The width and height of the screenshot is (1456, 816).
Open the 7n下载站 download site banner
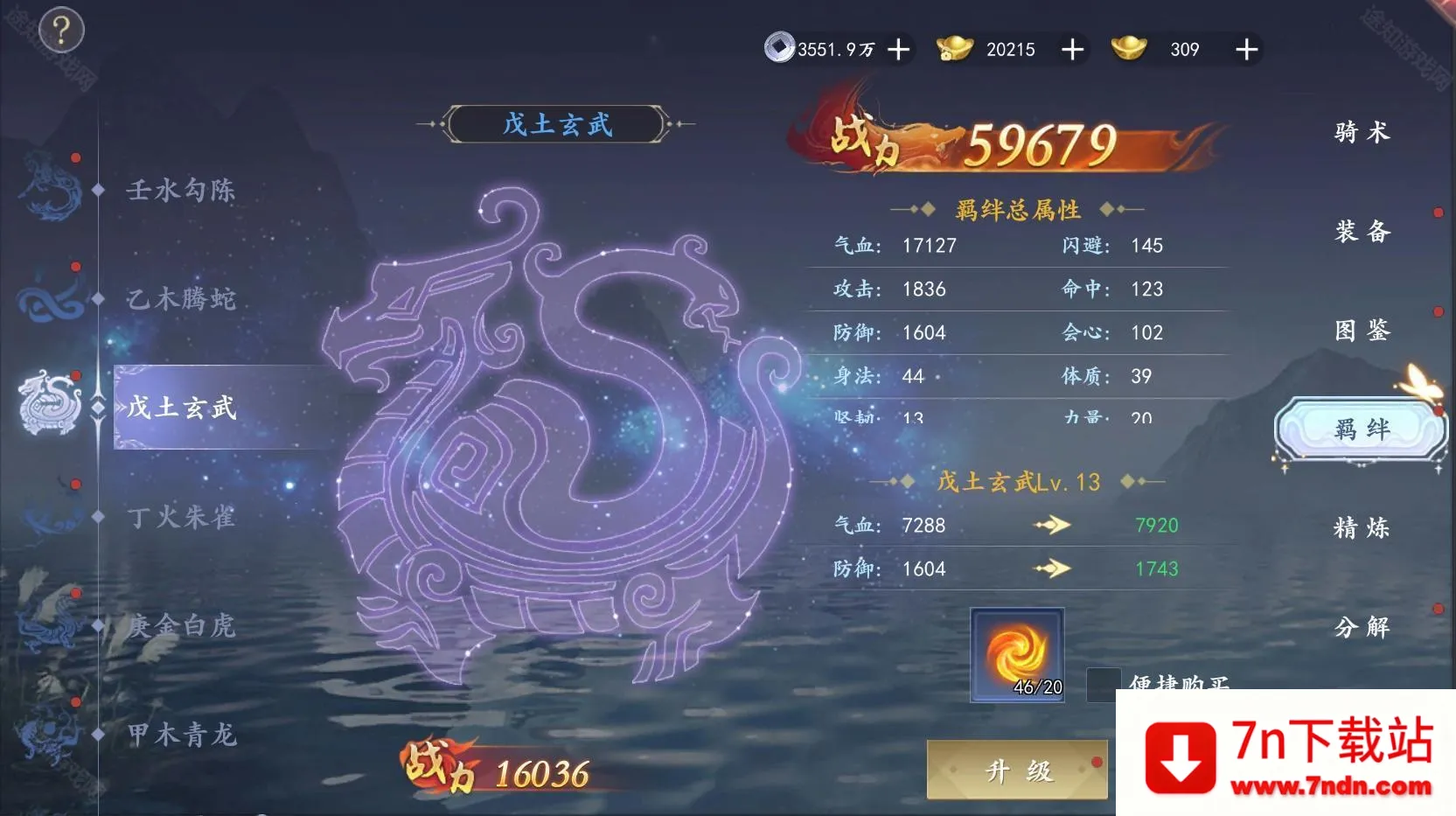1285,754
